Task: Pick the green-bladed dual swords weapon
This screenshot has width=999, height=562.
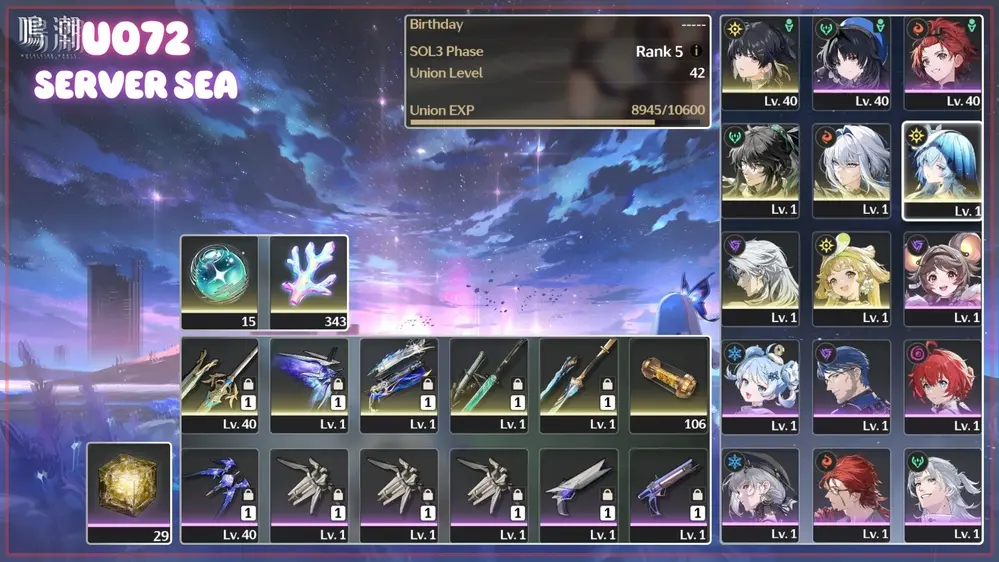Action: 489,380
